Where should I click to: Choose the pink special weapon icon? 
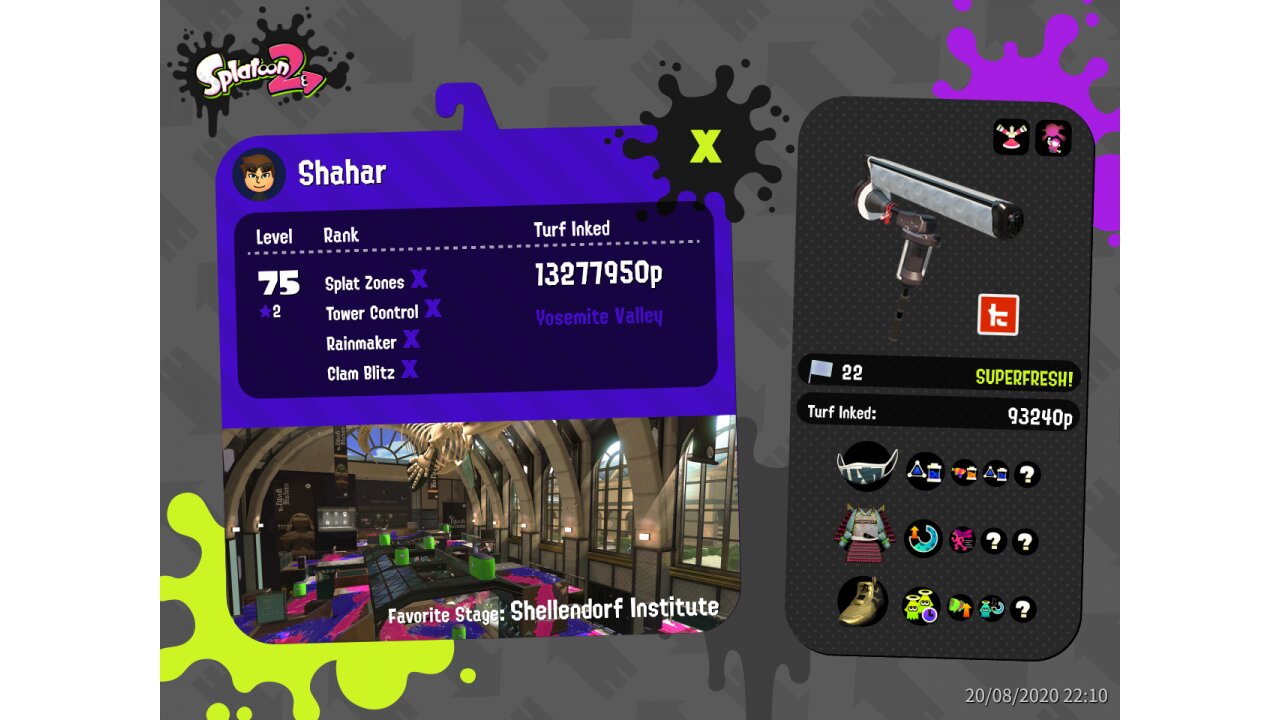click(1053, 138)
